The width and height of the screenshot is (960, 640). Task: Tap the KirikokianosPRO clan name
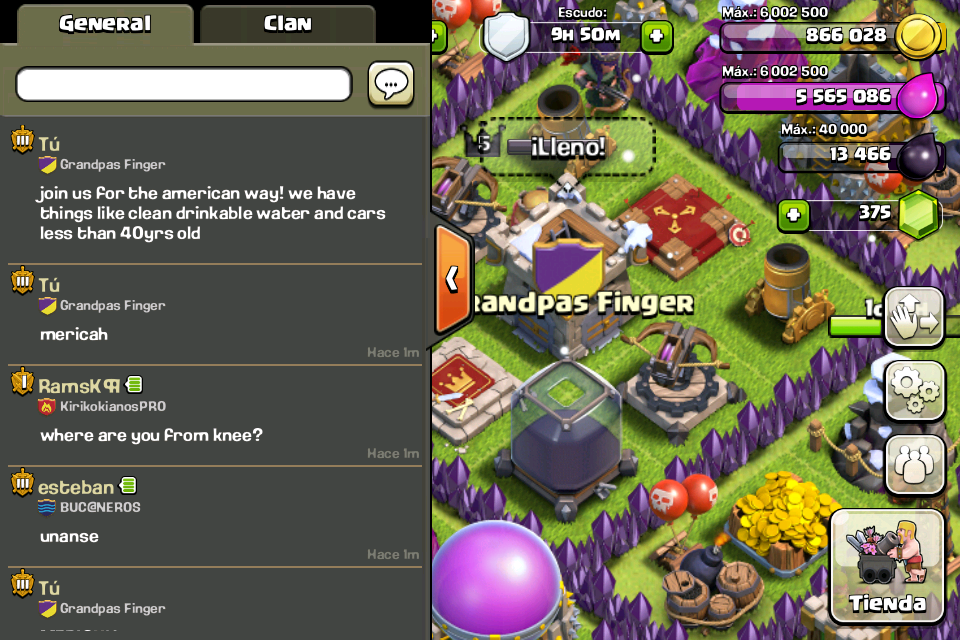coord(112,407)
